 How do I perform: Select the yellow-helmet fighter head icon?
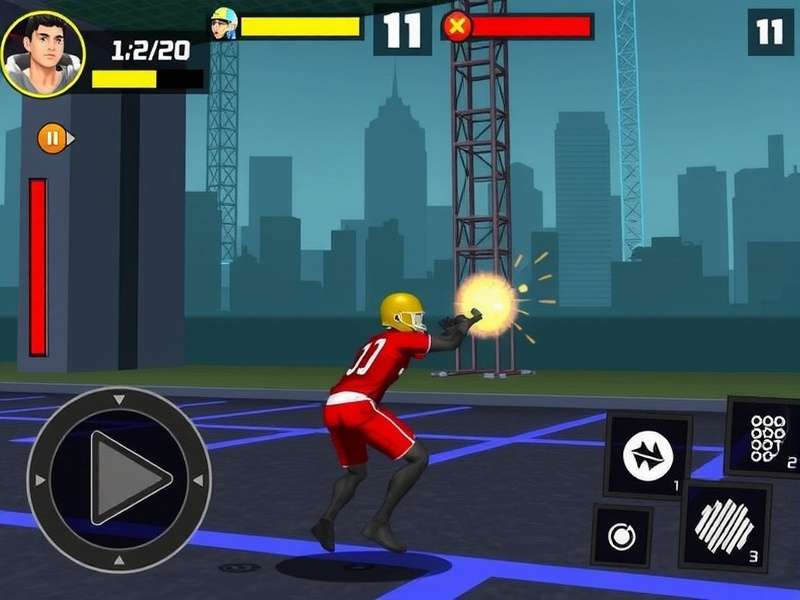click(223, 24)
